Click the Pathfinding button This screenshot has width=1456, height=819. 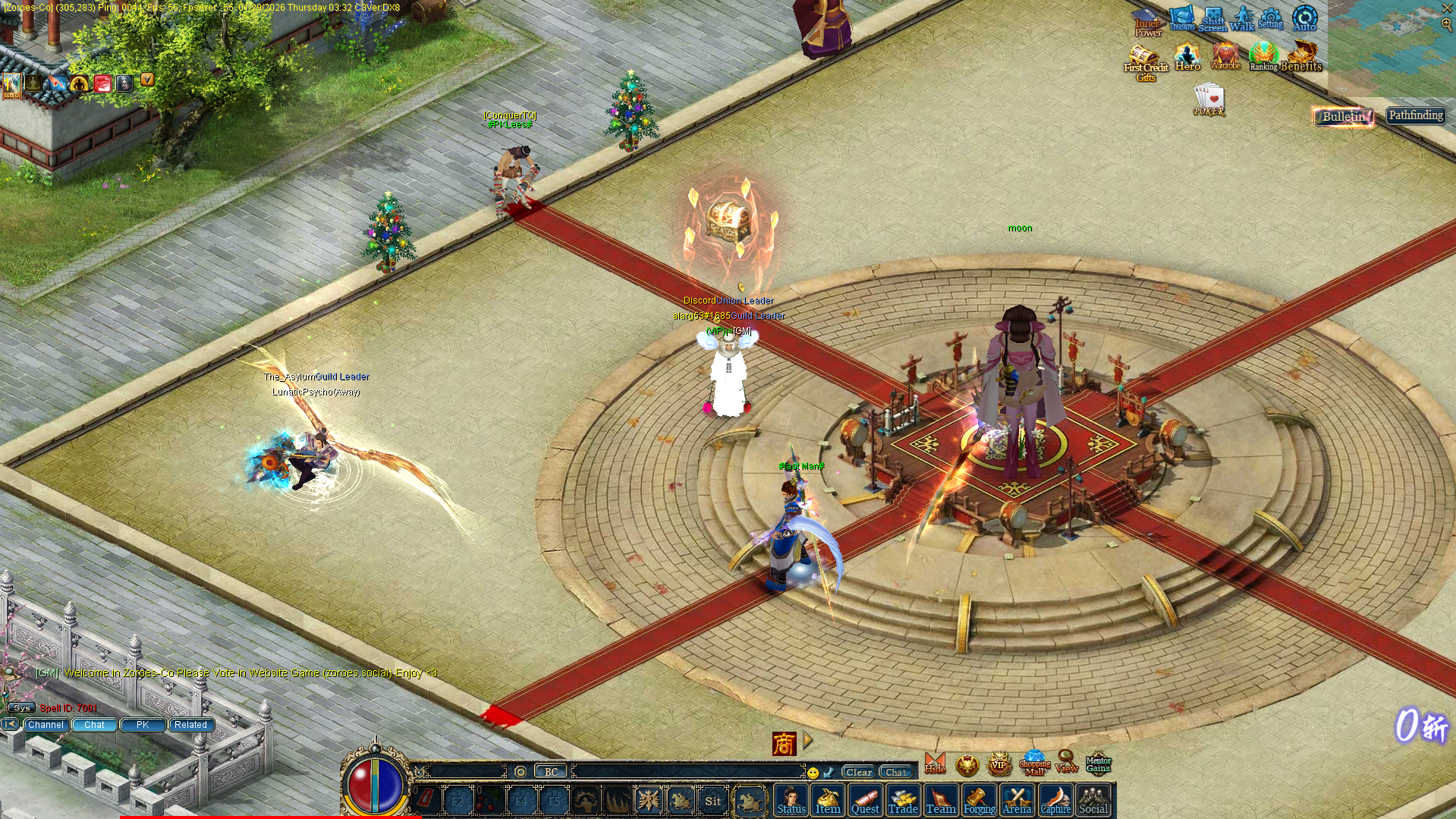pos(1416,115)
